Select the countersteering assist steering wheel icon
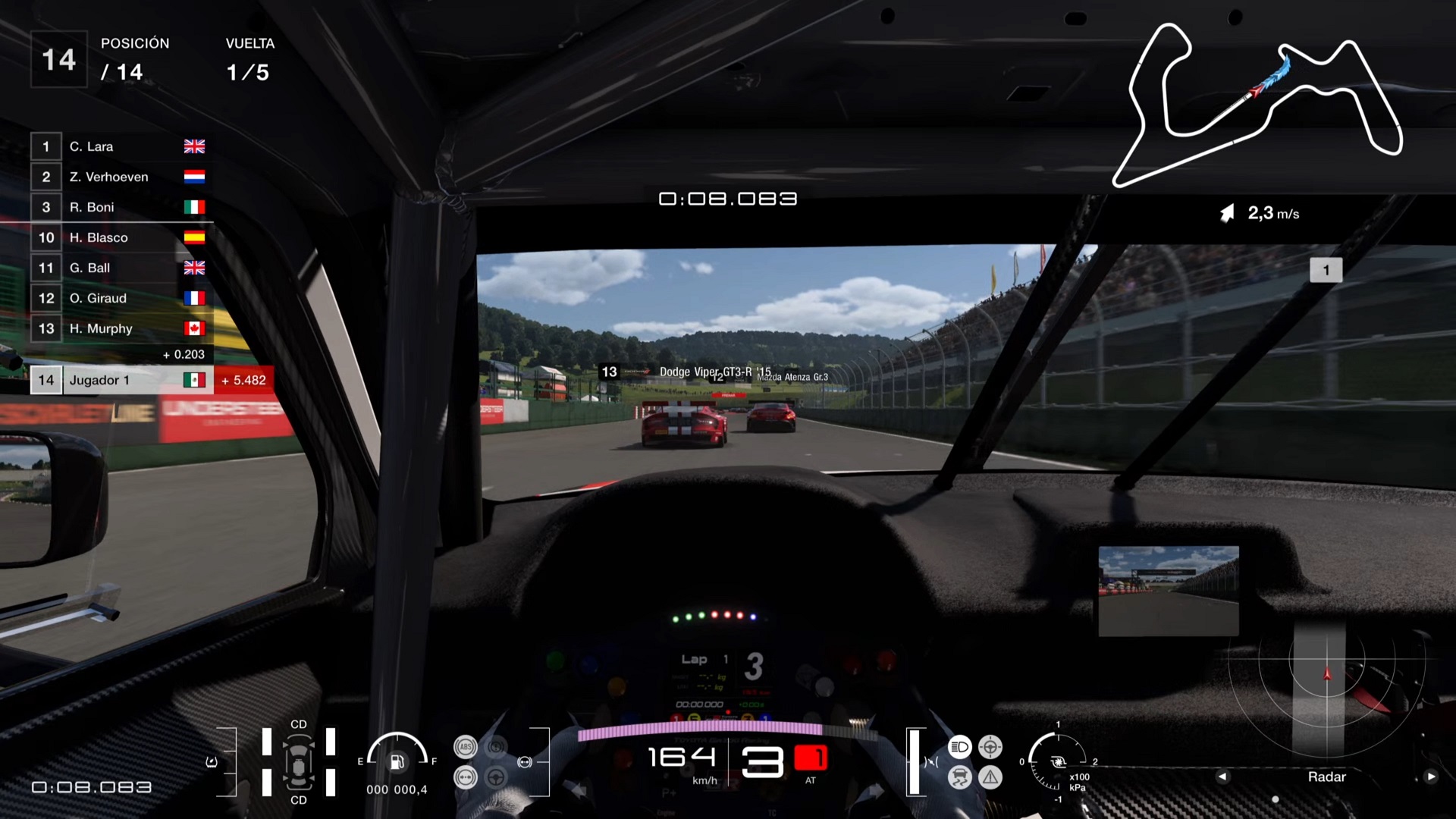The width and height of the screenshot is (1456, 819). tap(495, 777)
